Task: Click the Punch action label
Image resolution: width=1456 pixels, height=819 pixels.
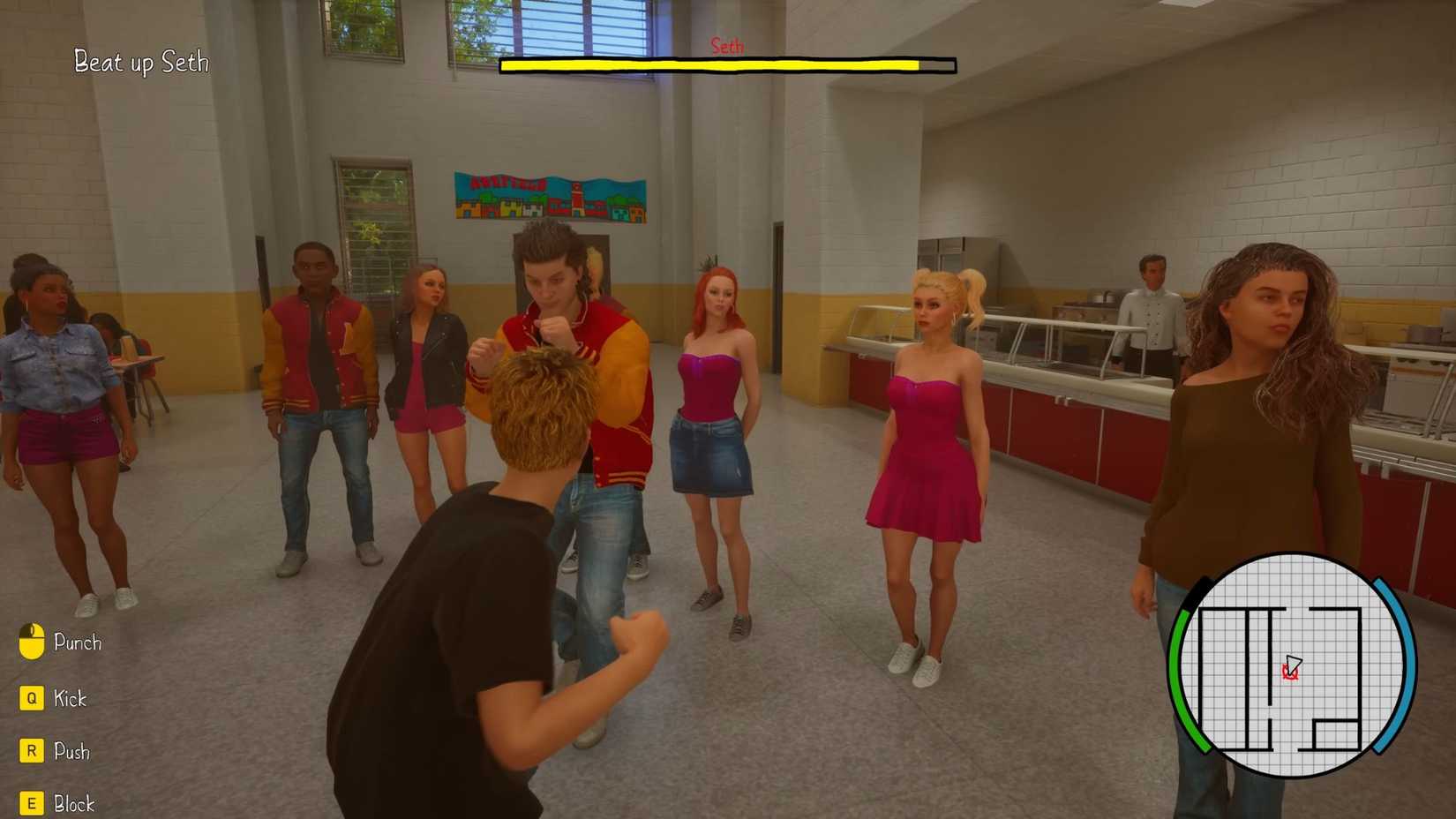Action: (x=78, y=642)
